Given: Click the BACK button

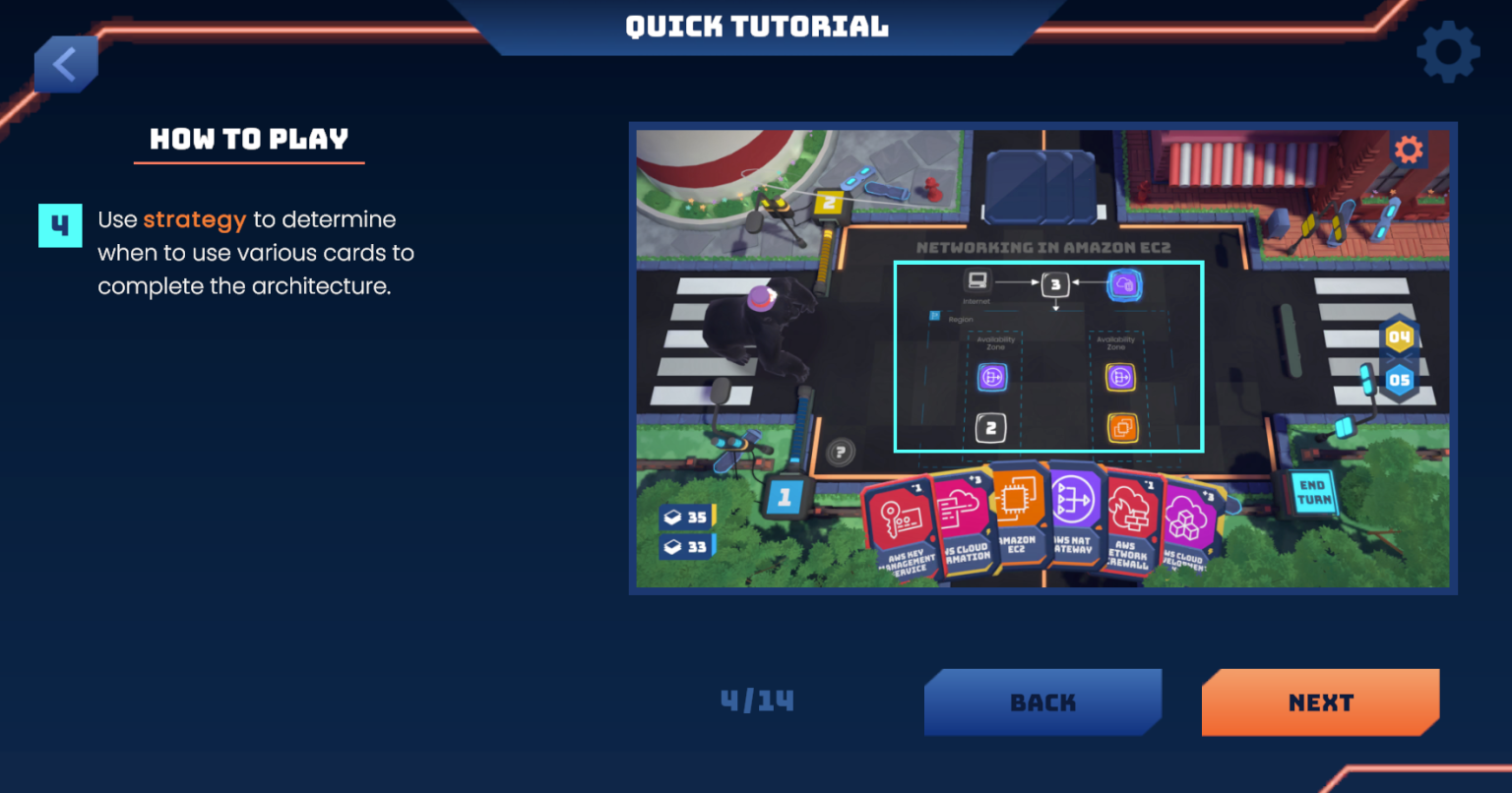Looking at the screenshot, I should (1042, 701).
